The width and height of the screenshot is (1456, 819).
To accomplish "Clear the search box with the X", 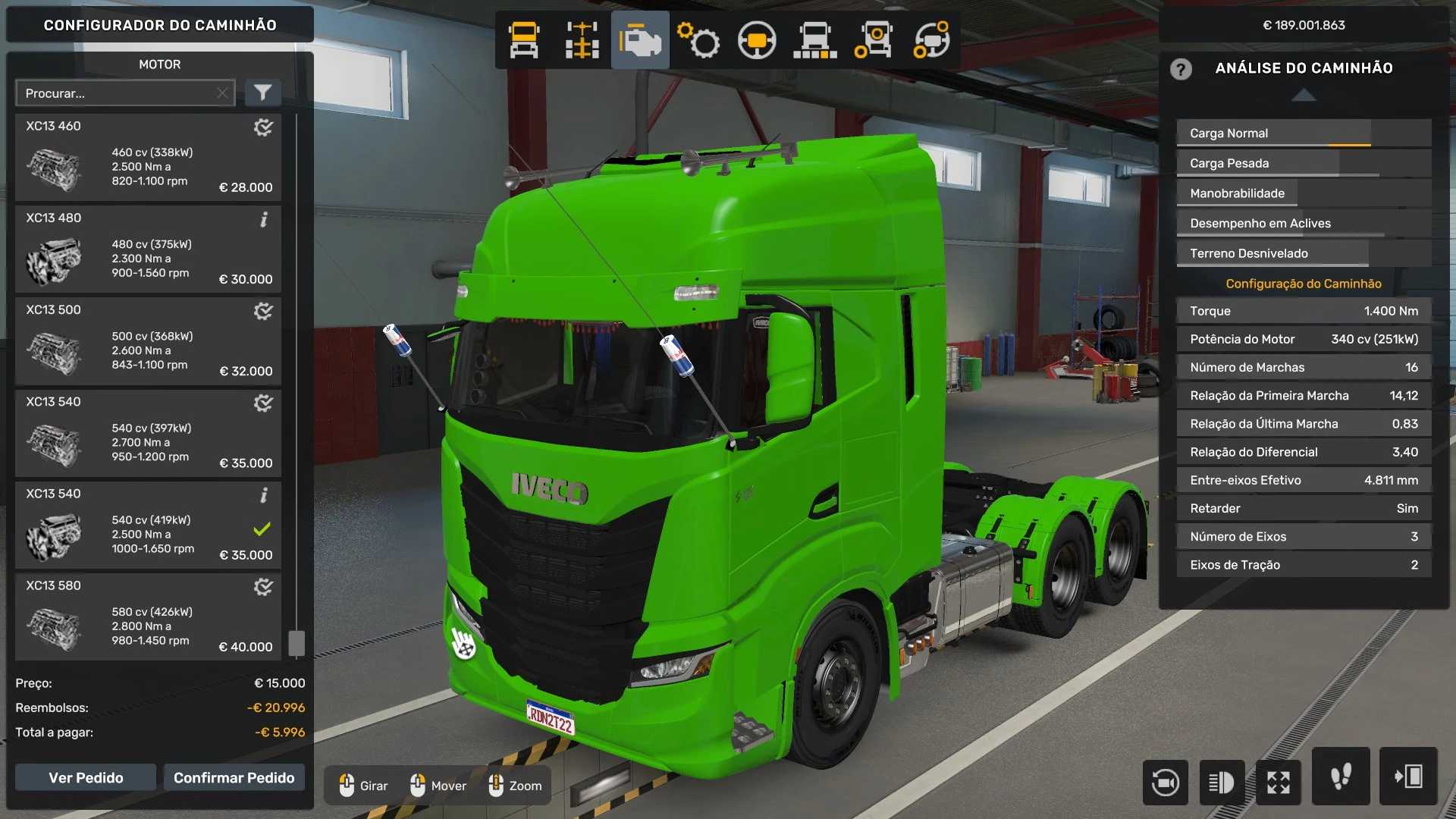I will [222, 93].
